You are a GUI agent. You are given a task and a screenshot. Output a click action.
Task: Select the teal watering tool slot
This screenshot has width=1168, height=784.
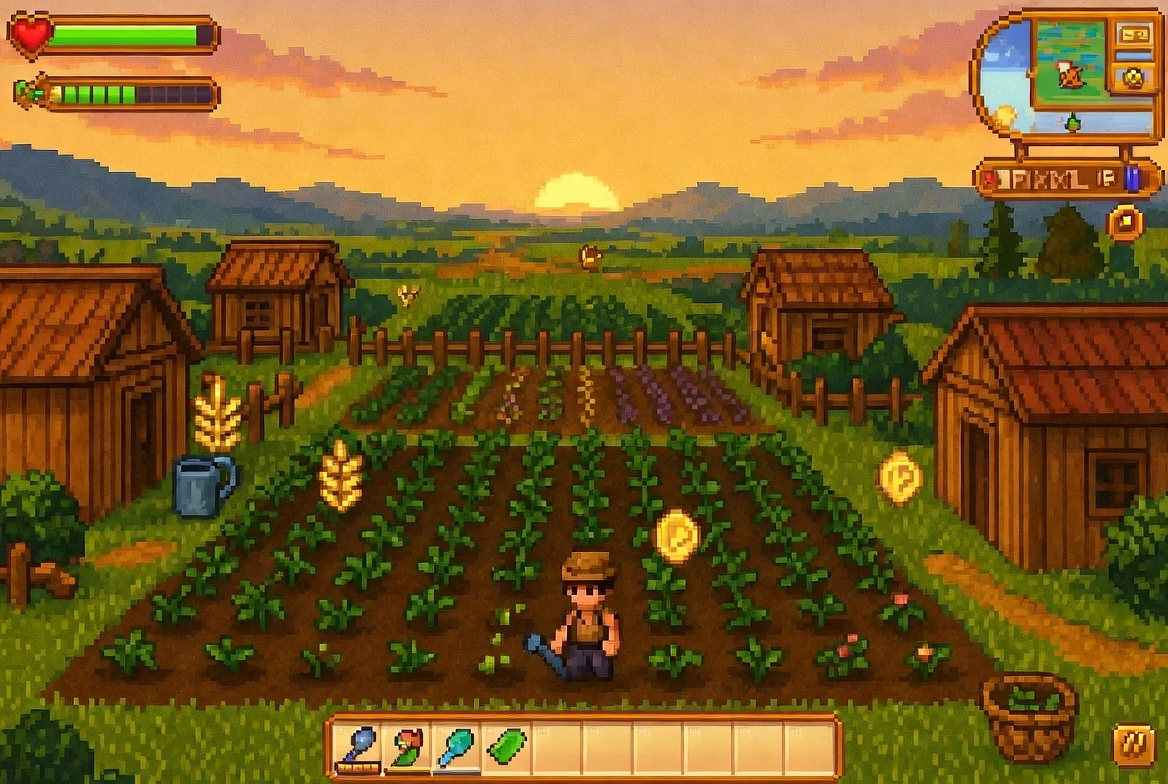click(x=456, y=747)
